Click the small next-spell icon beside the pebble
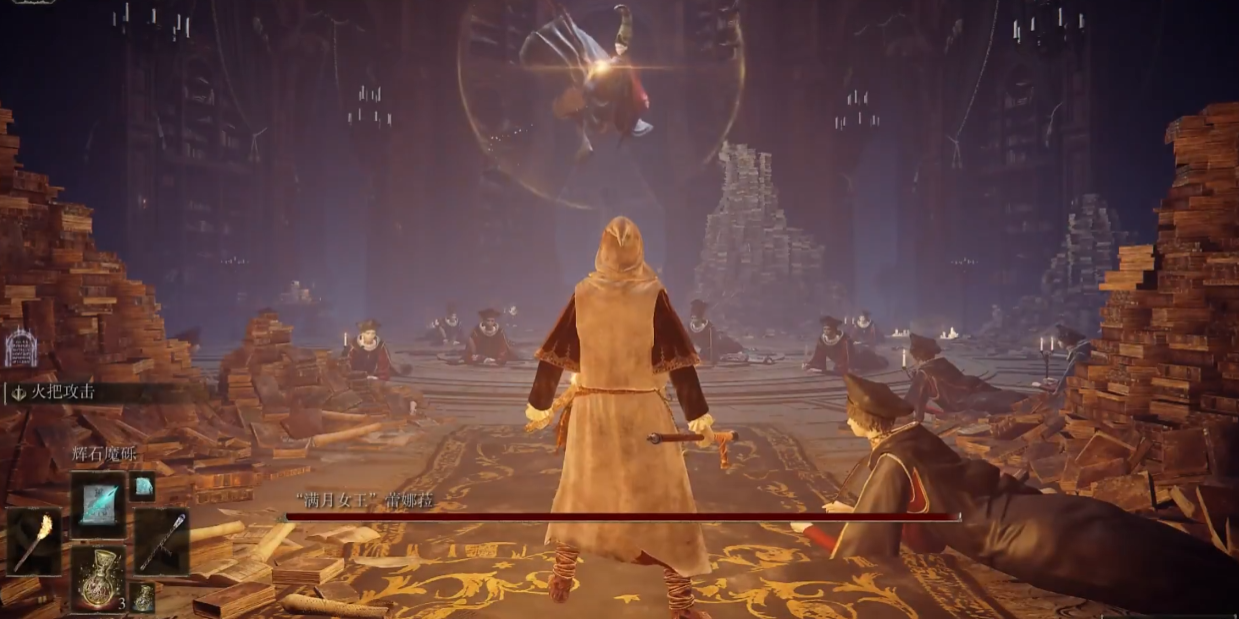This screenshot has height=619, width=1239. click(143, 486)
